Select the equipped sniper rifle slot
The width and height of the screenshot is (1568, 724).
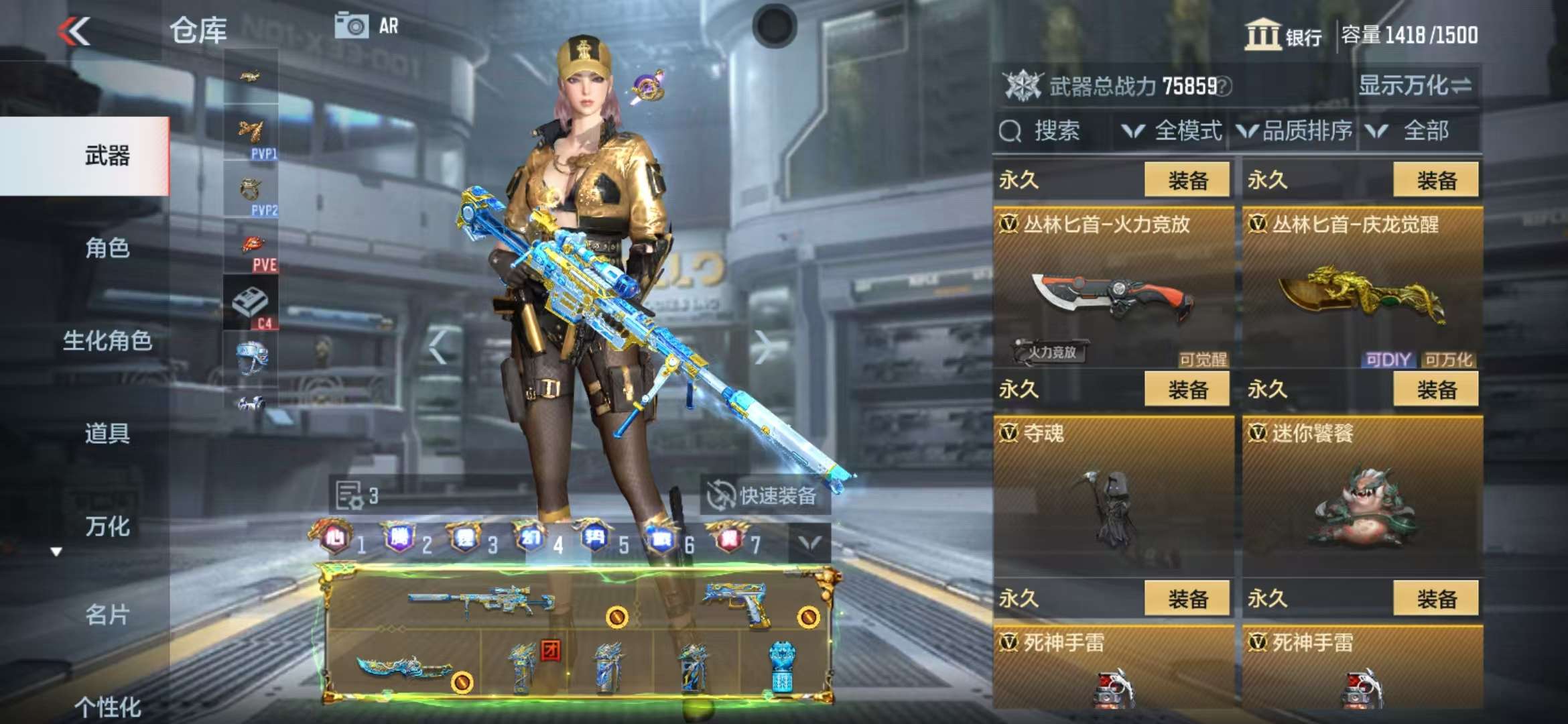click(482, 601)
